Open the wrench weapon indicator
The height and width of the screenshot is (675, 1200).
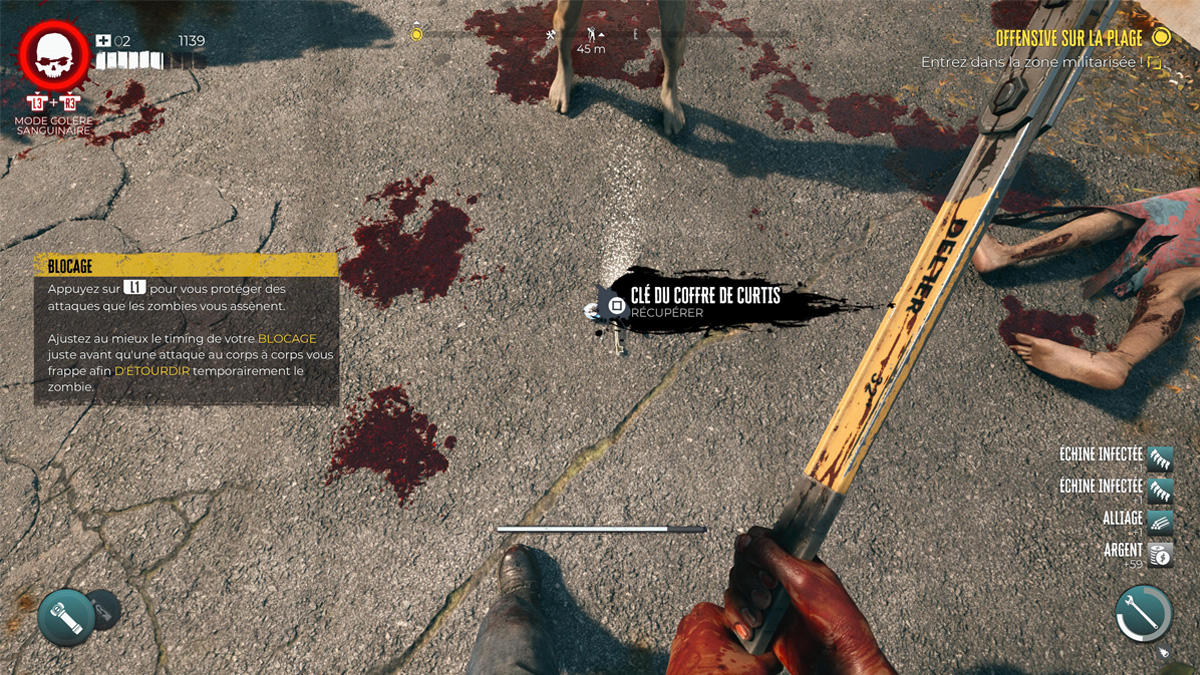point(1143,612)
